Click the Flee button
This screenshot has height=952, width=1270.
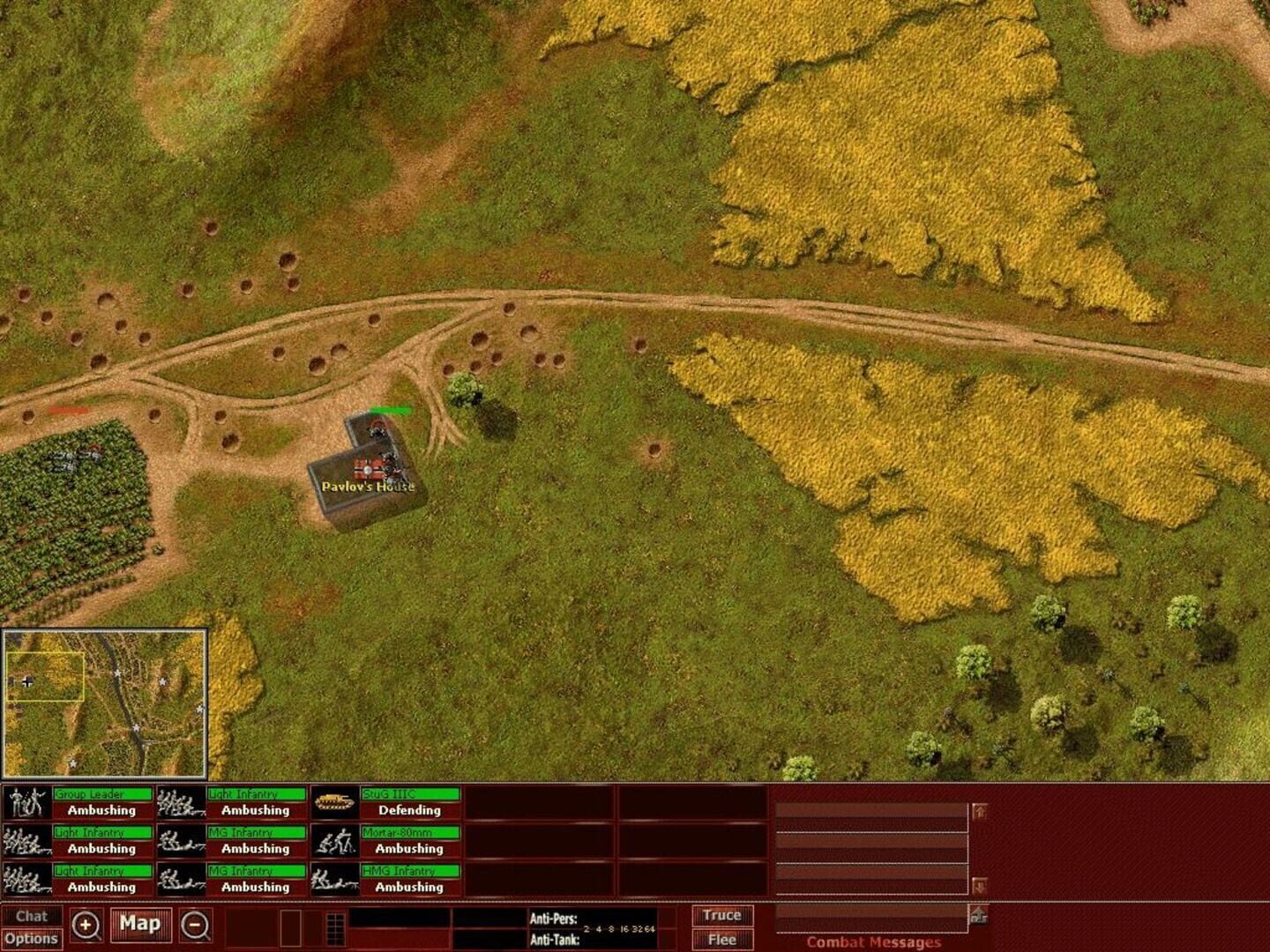[x=721, y=940]
